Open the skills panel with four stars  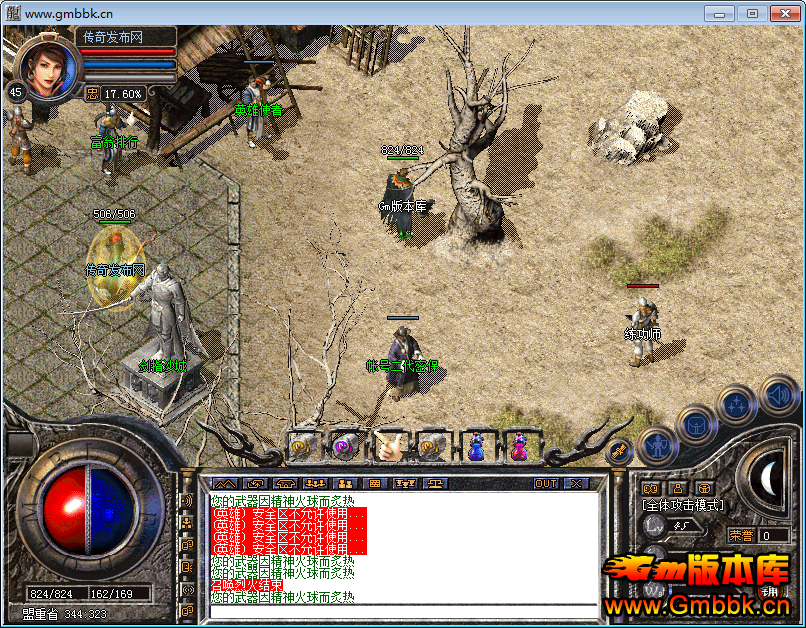[x=737, y=404]
